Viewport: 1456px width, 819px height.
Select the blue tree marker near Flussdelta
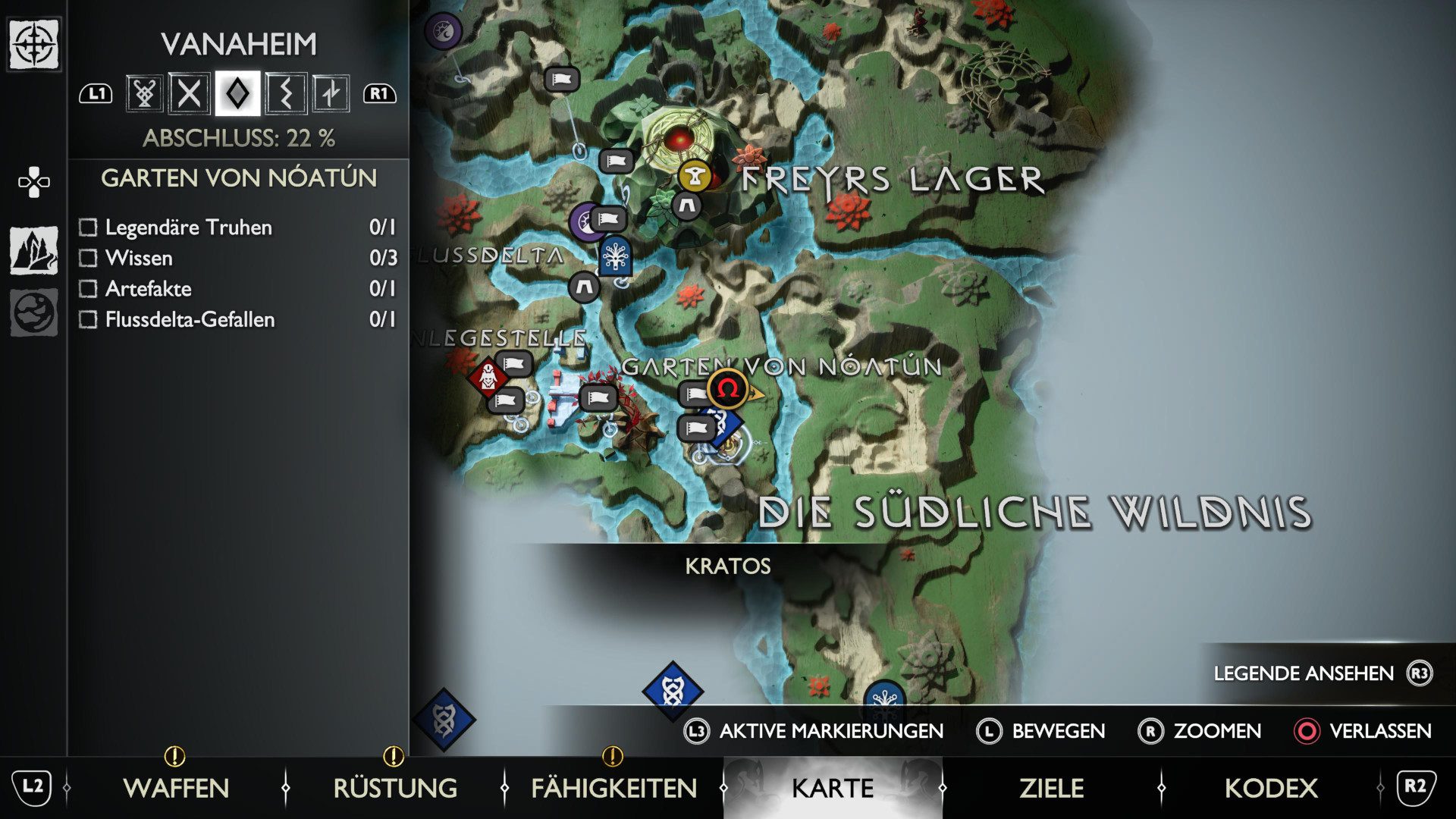point(615,256)
